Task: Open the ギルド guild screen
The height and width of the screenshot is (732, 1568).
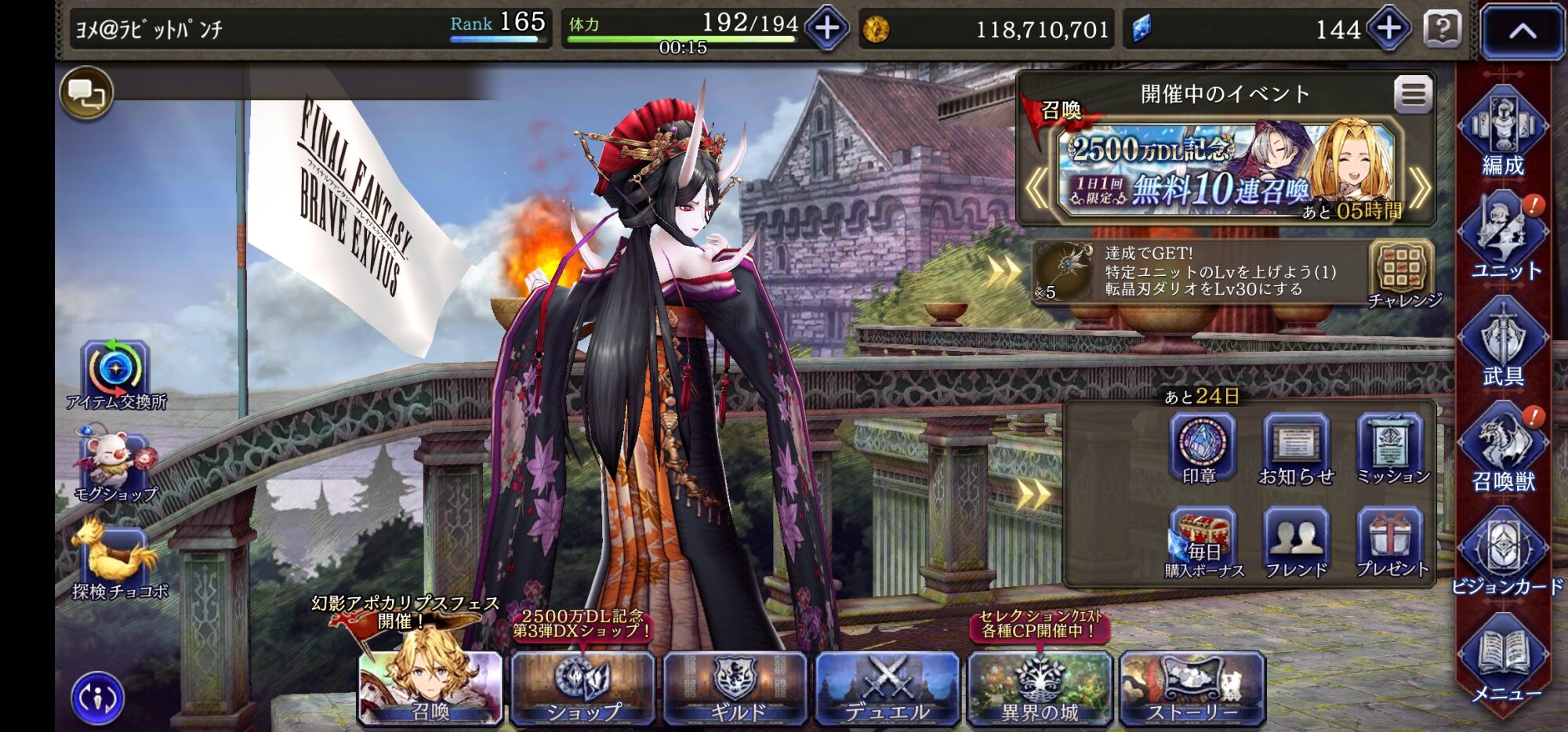Action: 735,687
